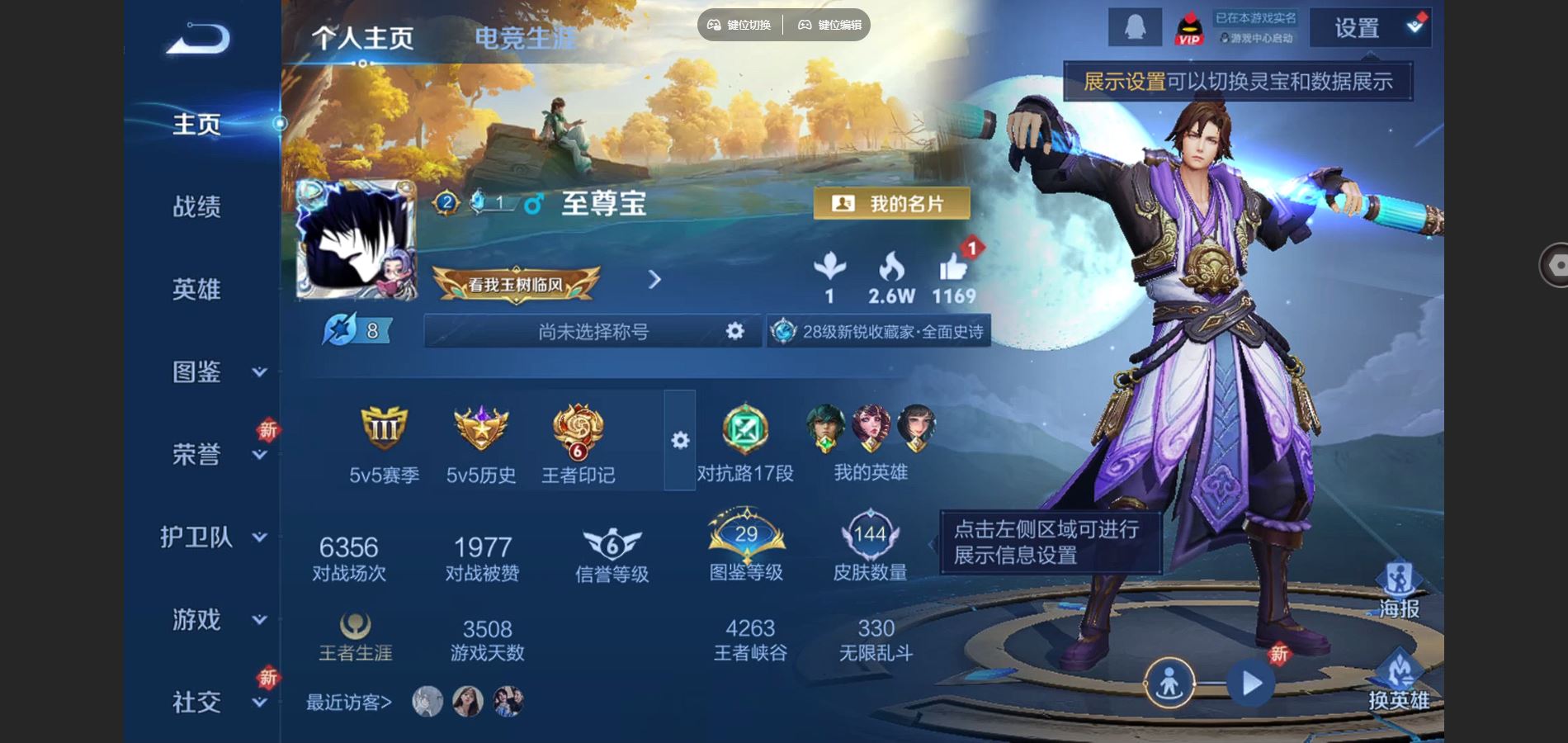The width and height of the screenshot is (1568, 743).
Task: Click the gear beside 尚未选择称号
Action: click(733, 332)
